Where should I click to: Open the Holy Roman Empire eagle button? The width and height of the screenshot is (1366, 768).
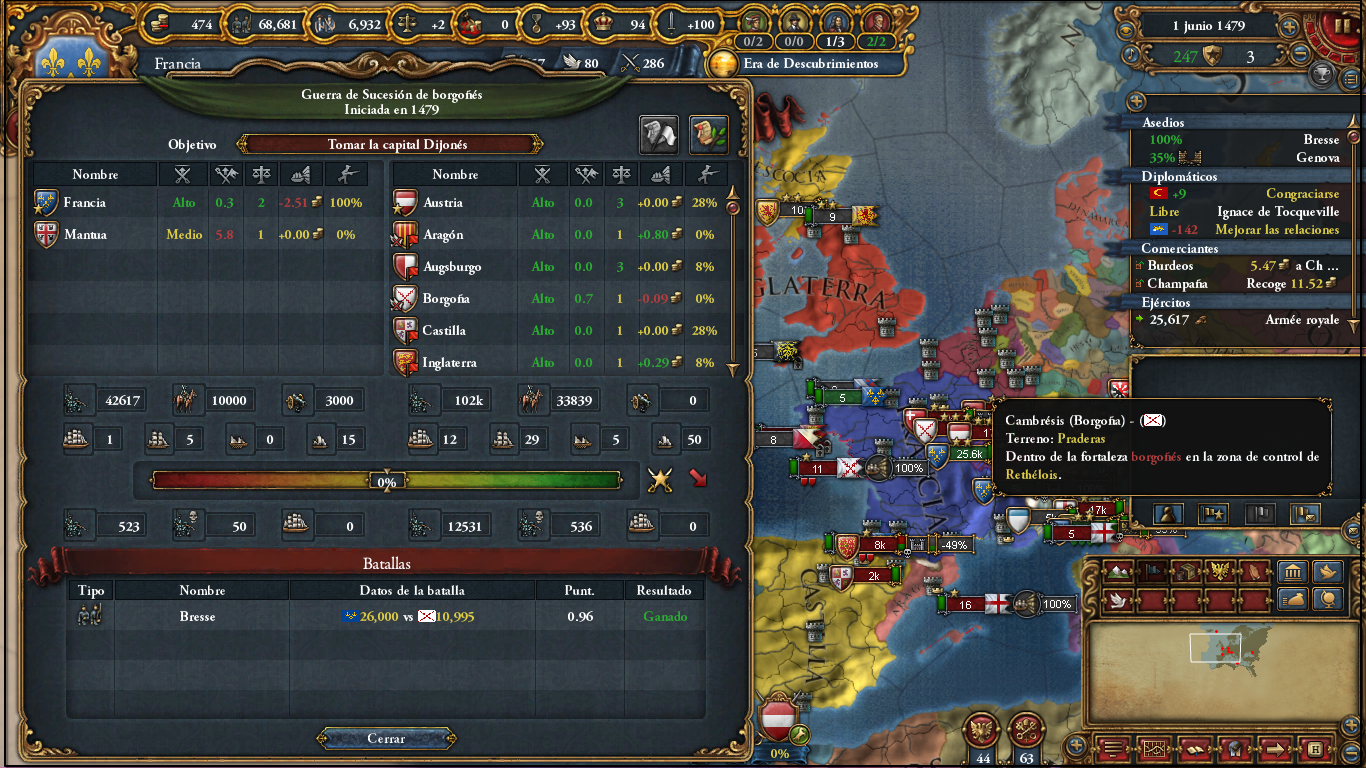(x=981, y=729)
